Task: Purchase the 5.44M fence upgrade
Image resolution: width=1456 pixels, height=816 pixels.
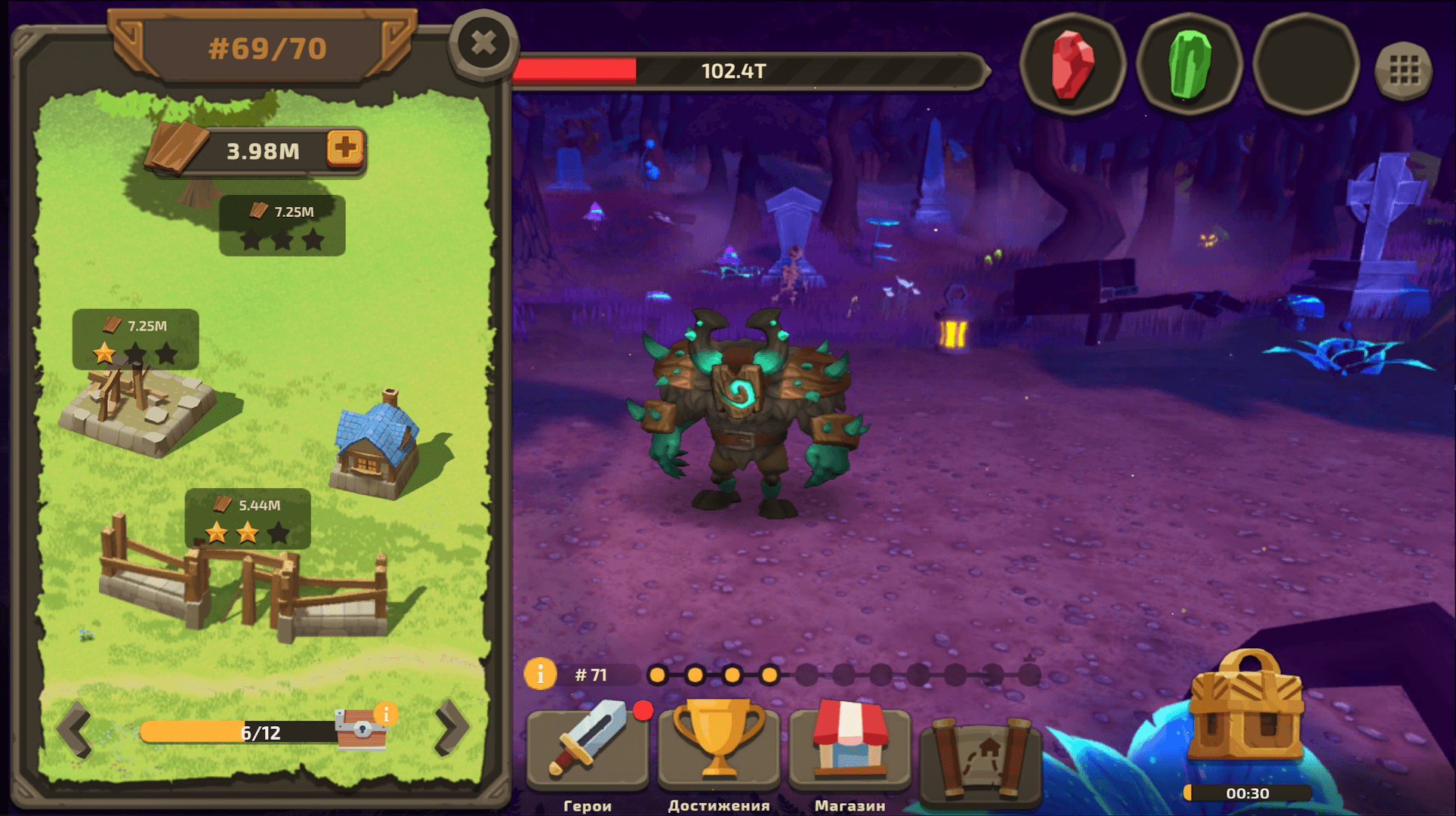Action: 247,518
